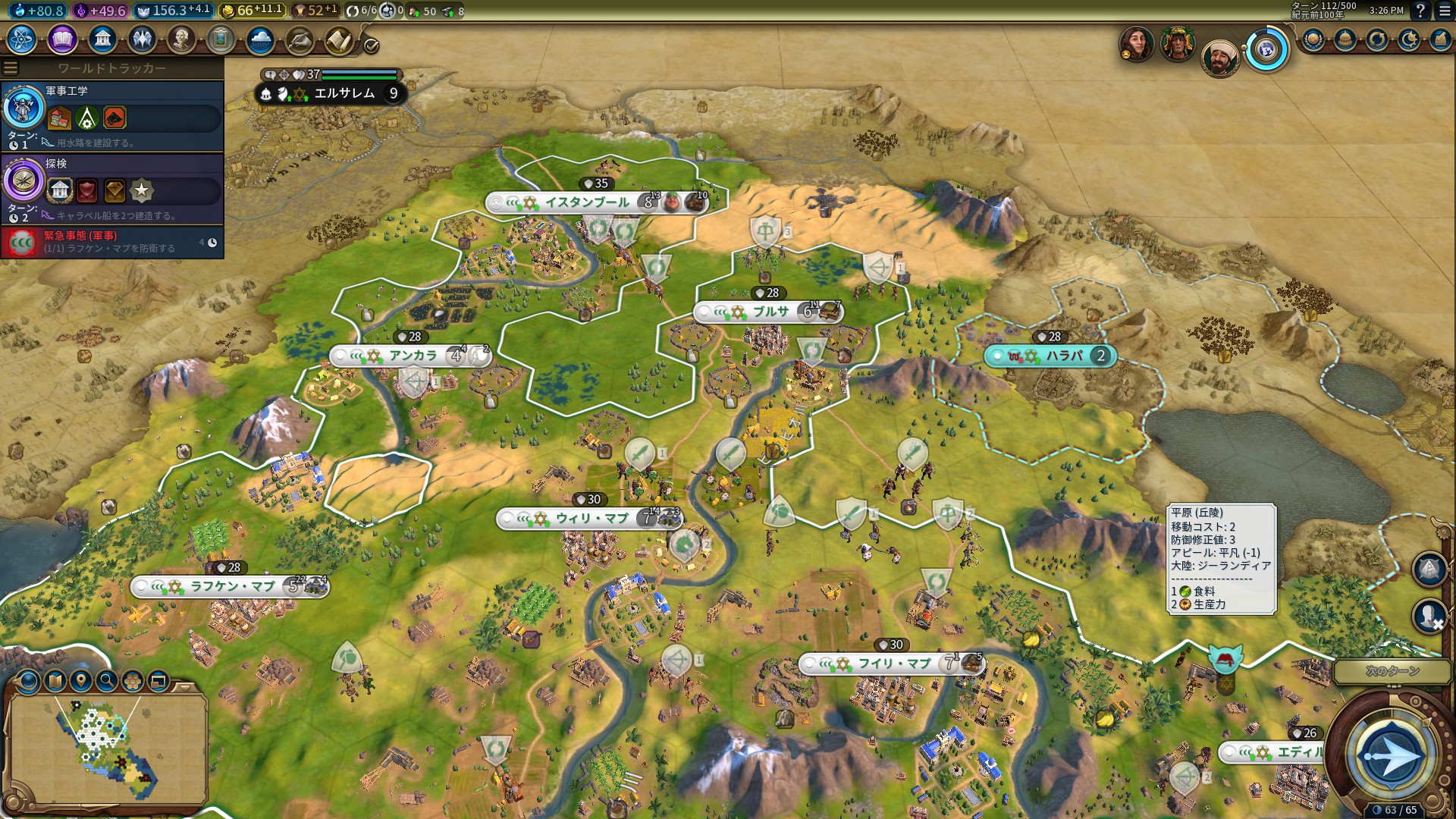
Task: Select the 探検 civic tracker panel
Action: coord(112,188)
